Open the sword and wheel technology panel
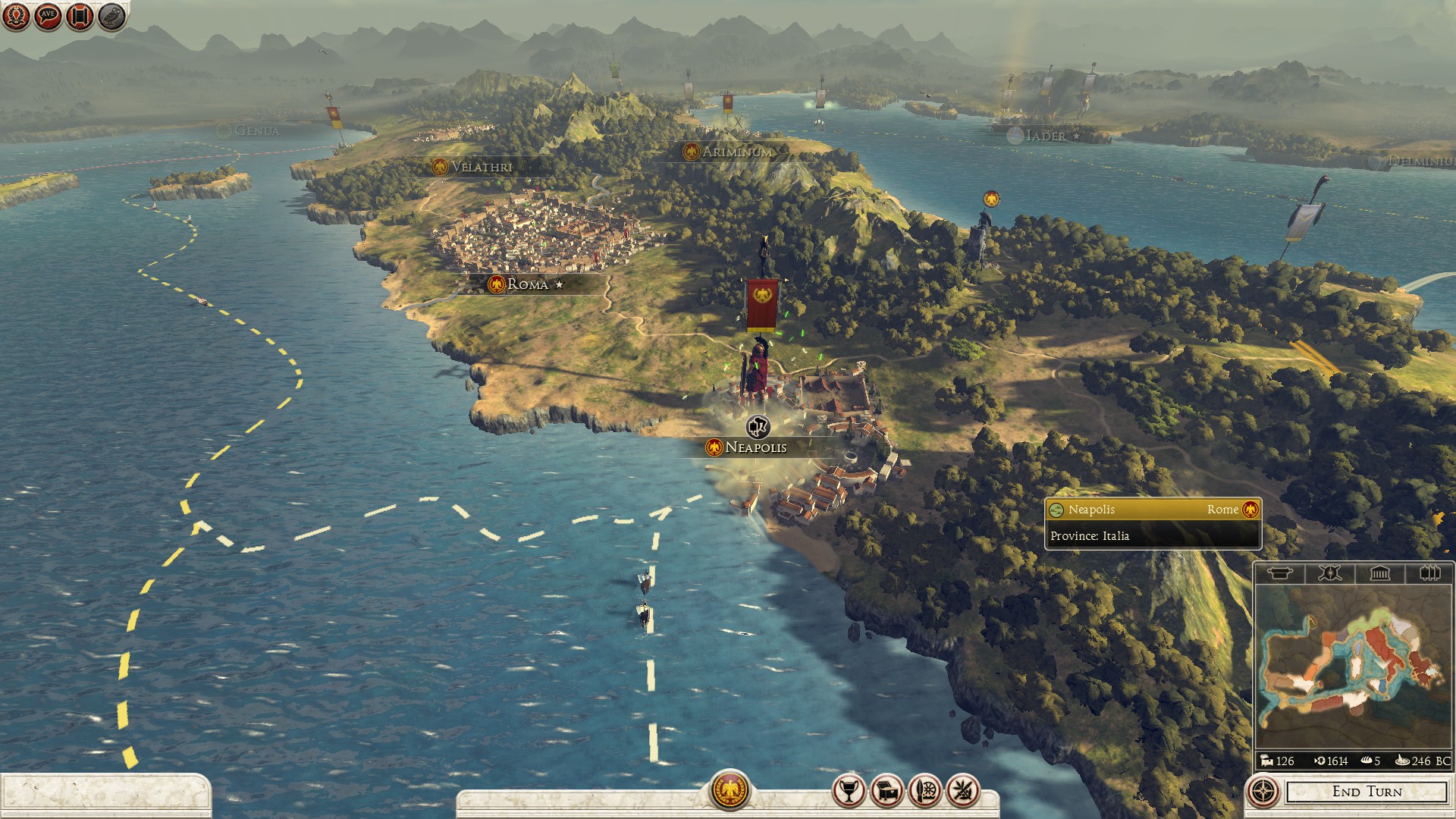 pos(924,791)
